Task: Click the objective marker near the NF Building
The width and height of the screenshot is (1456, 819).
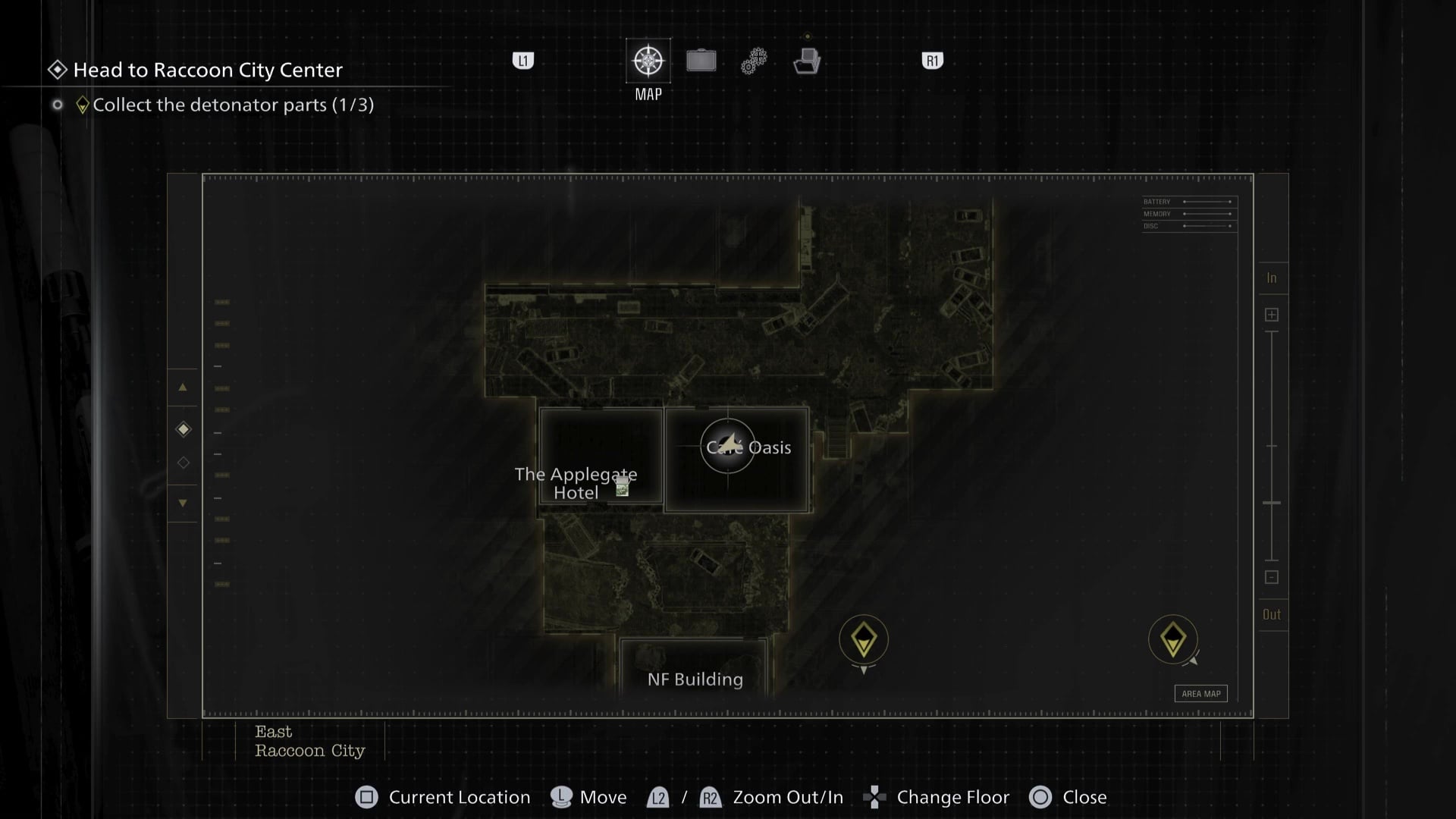Action: click(864, 640)
